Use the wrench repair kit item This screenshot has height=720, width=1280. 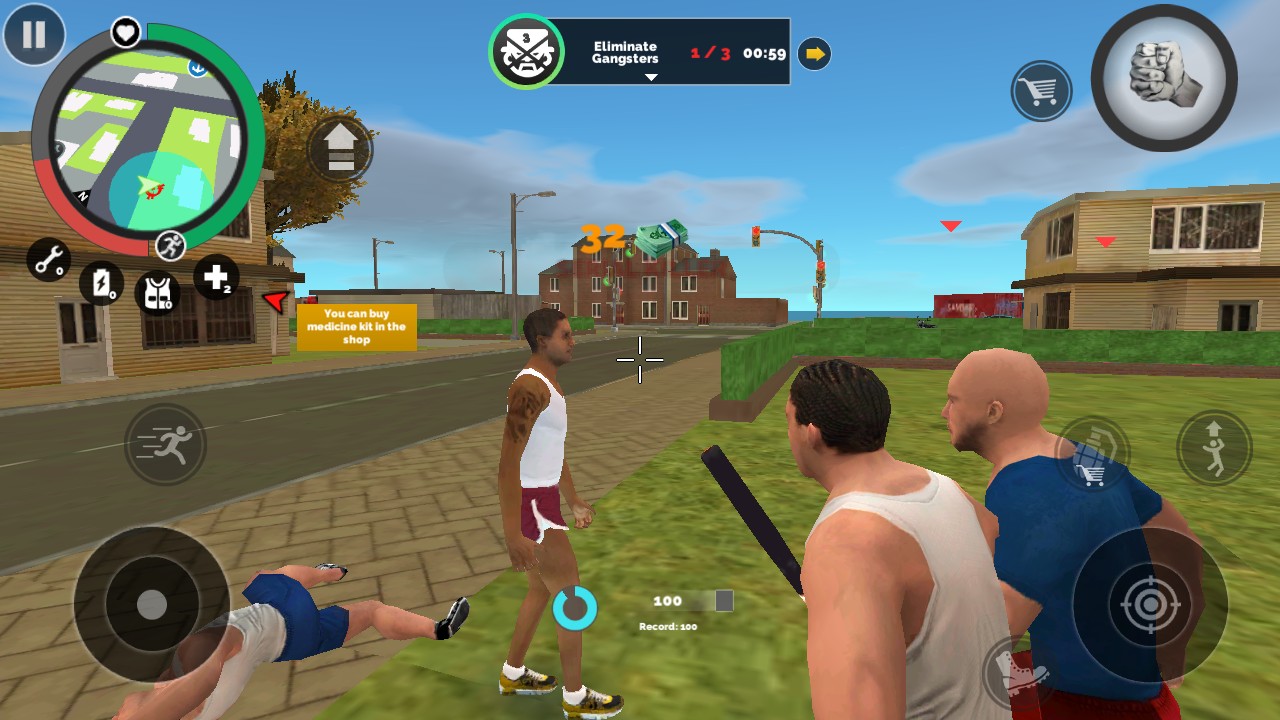(x=47, y=259)
